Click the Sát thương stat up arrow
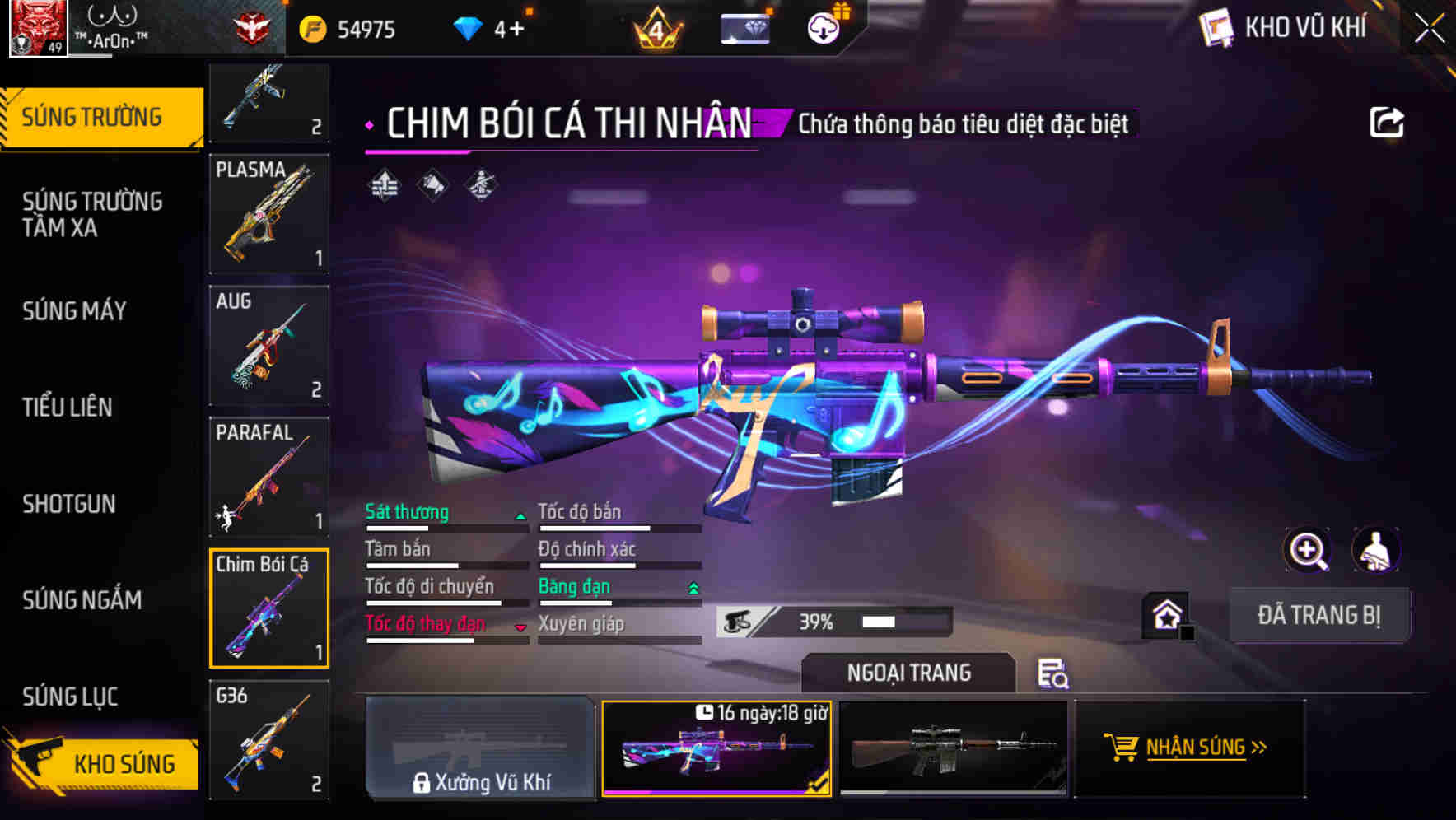The width and height of the screenshot is (1456, 820). [x=521, y=515]
